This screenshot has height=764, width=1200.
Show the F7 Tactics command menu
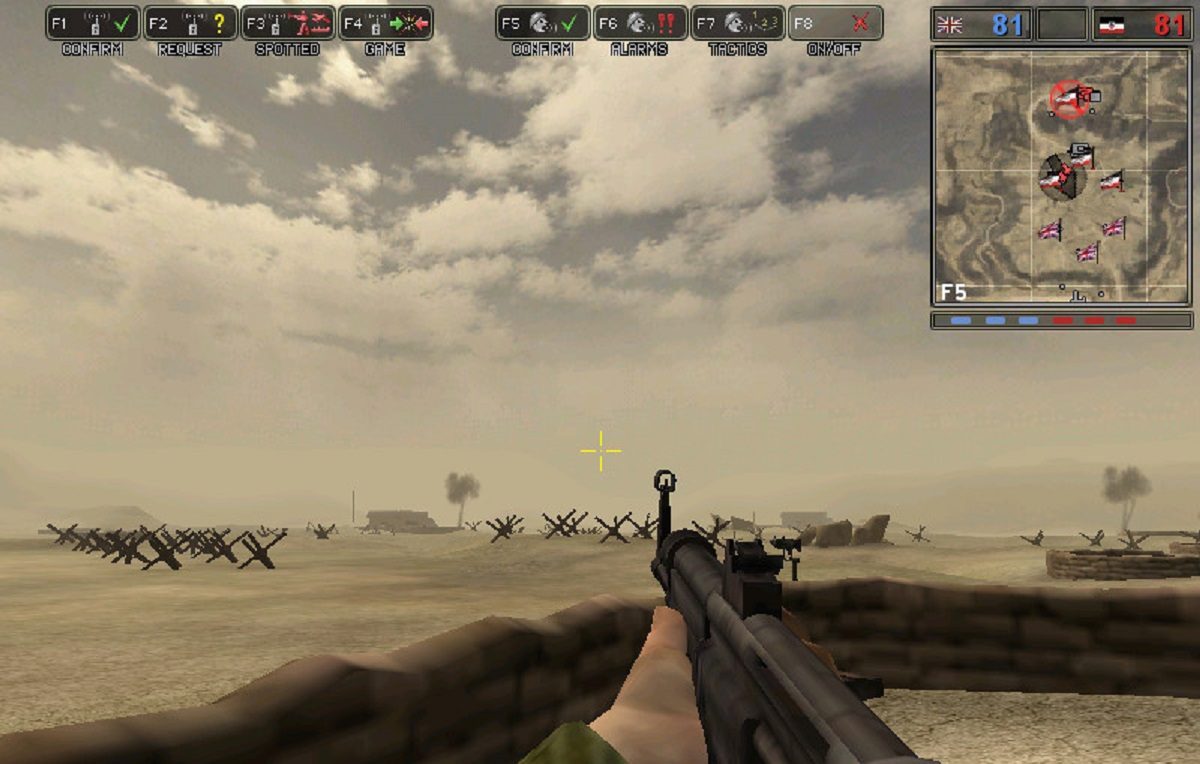point(738,23)
